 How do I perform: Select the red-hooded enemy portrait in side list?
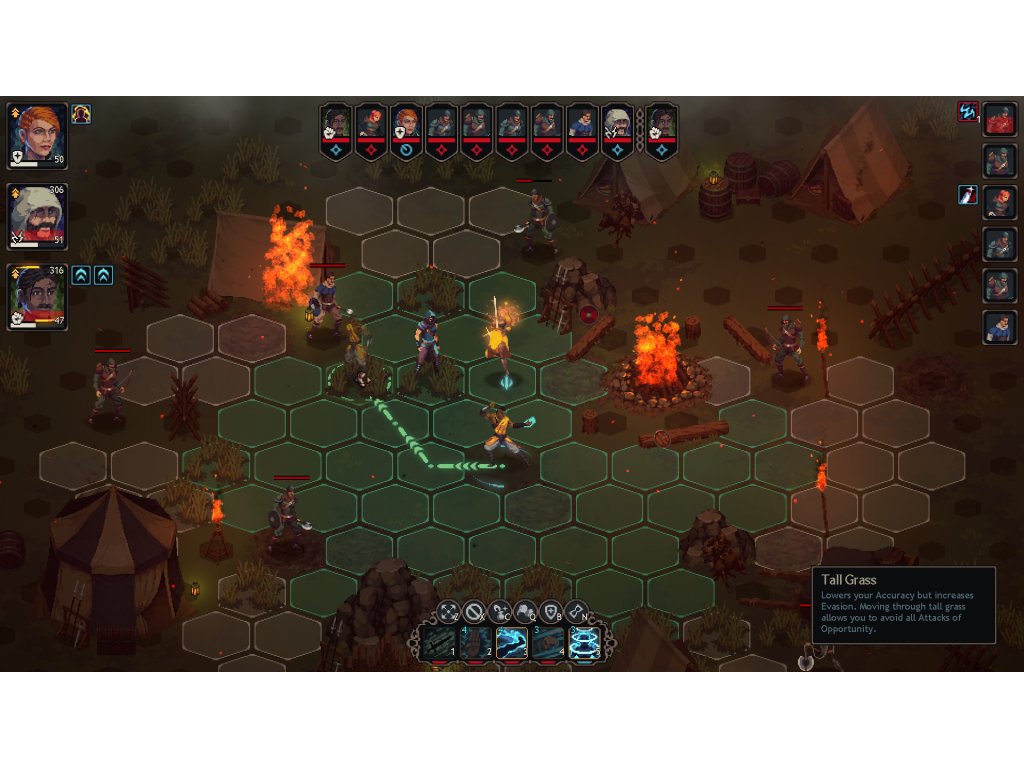(x=1000, y=119)
